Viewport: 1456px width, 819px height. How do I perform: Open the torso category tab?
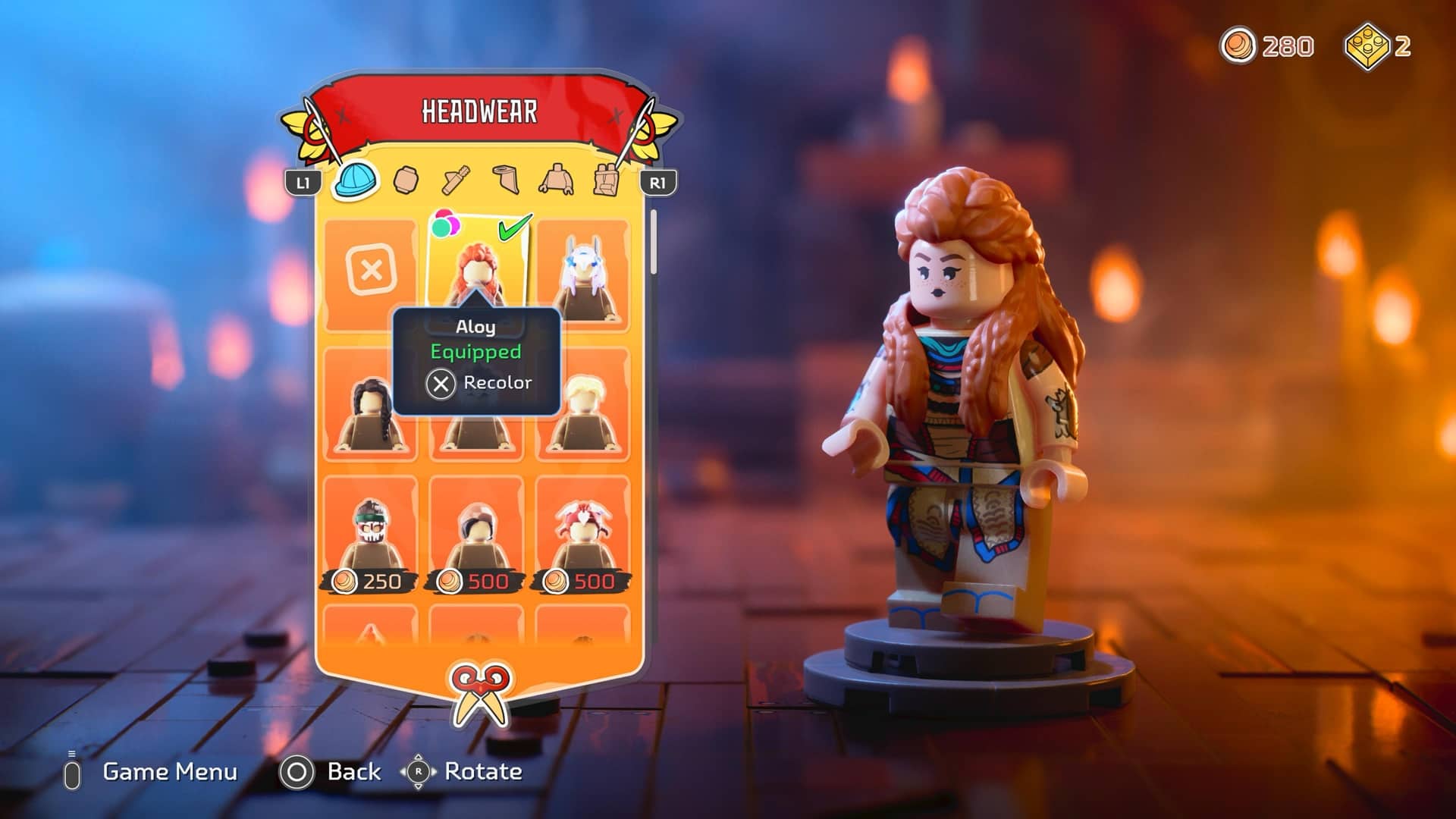coord(556,180)
